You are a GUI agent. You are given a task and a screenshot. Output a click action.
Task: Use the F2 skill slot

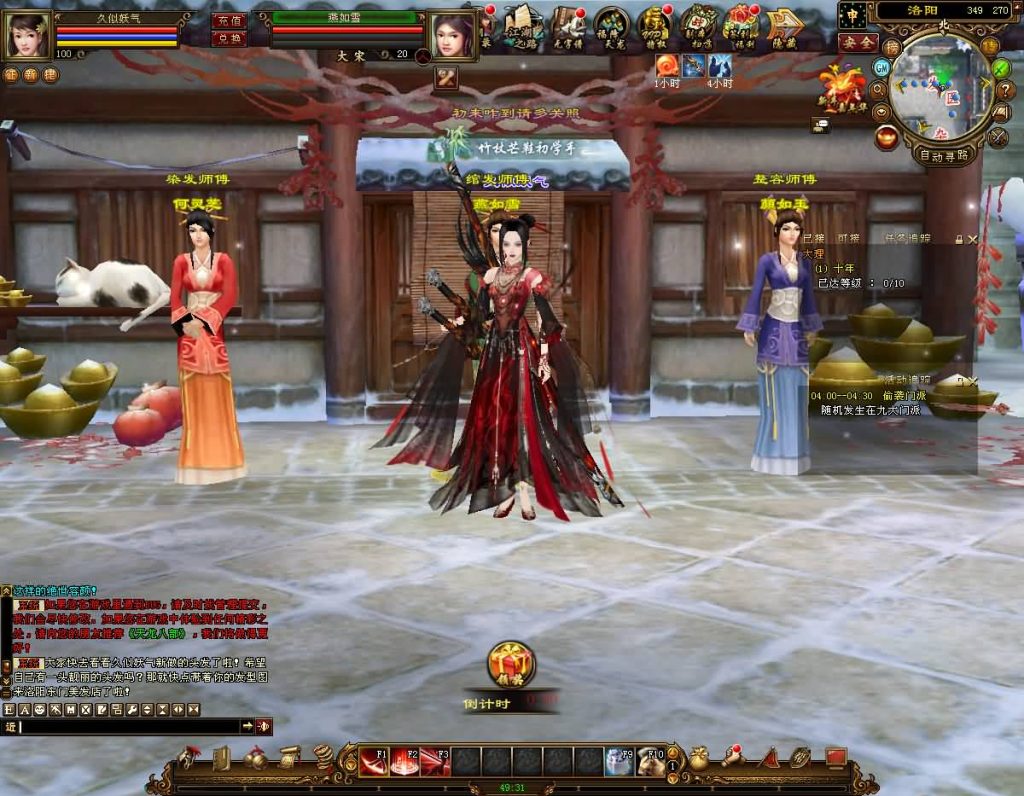click(x=405, y=761)
